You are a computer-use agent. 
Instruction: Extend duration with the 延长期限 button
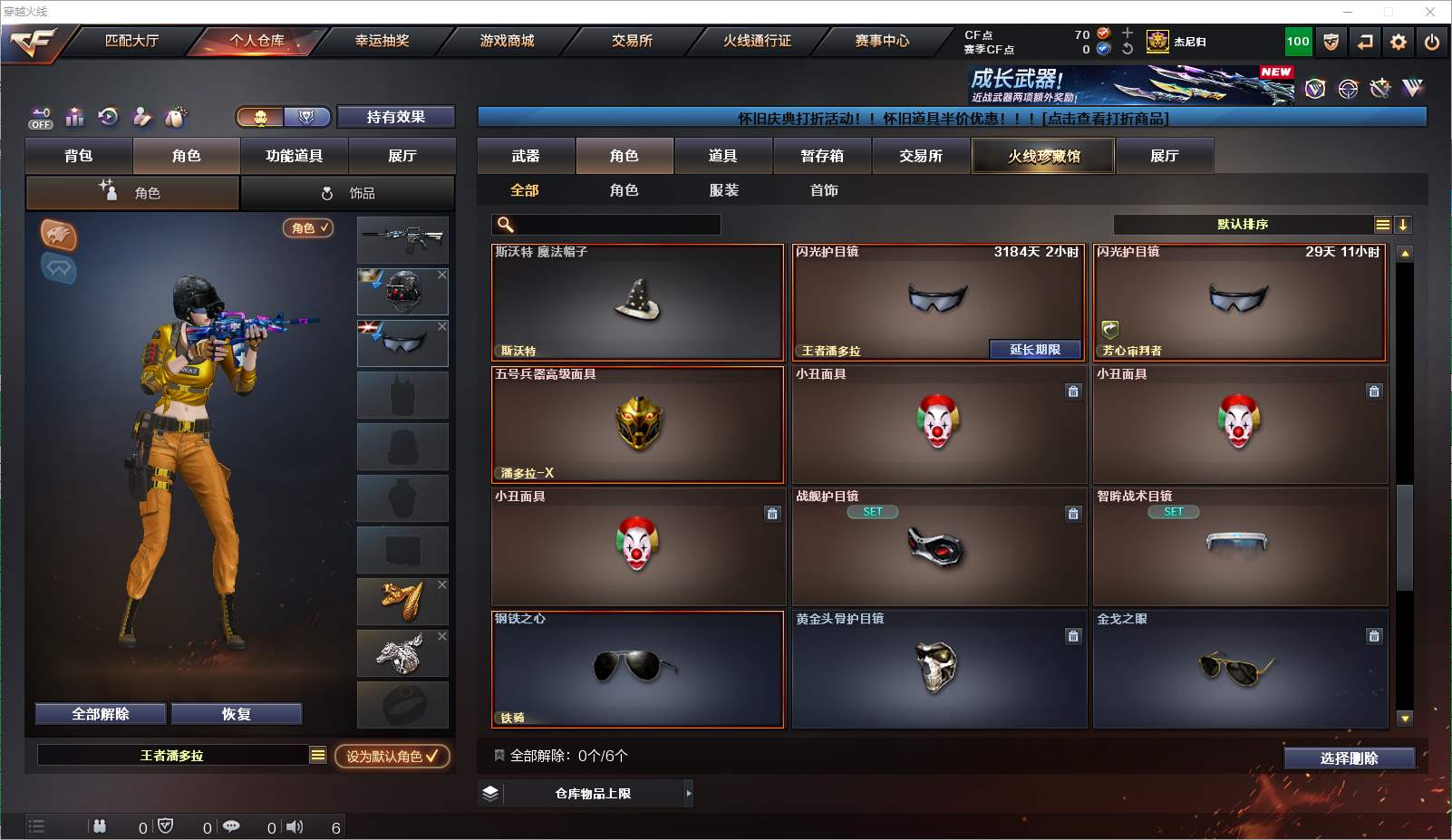pyautogui.click(x=1034, y=350)
